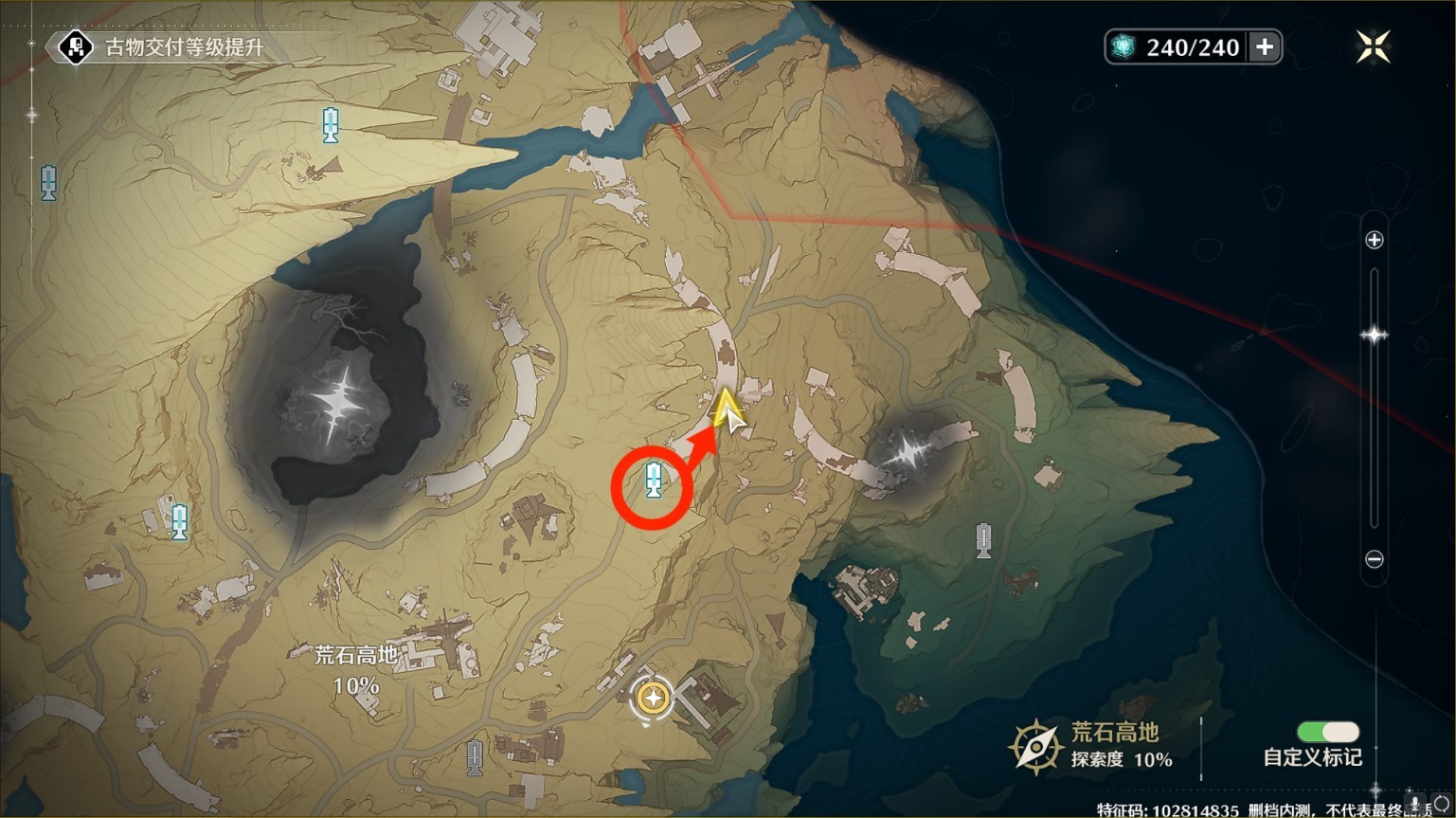Close the map with the star icon
The width and height of the screenshot is (1456, 818).
[1373, 46]
